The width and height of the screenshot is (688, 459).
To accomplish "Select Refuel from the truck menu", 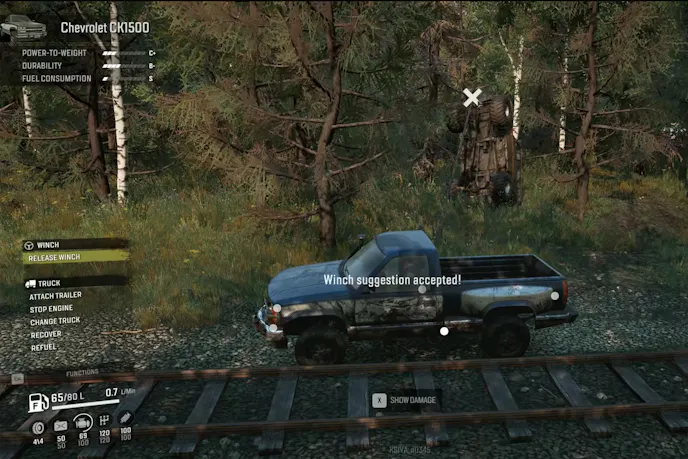I will (43, 347).
